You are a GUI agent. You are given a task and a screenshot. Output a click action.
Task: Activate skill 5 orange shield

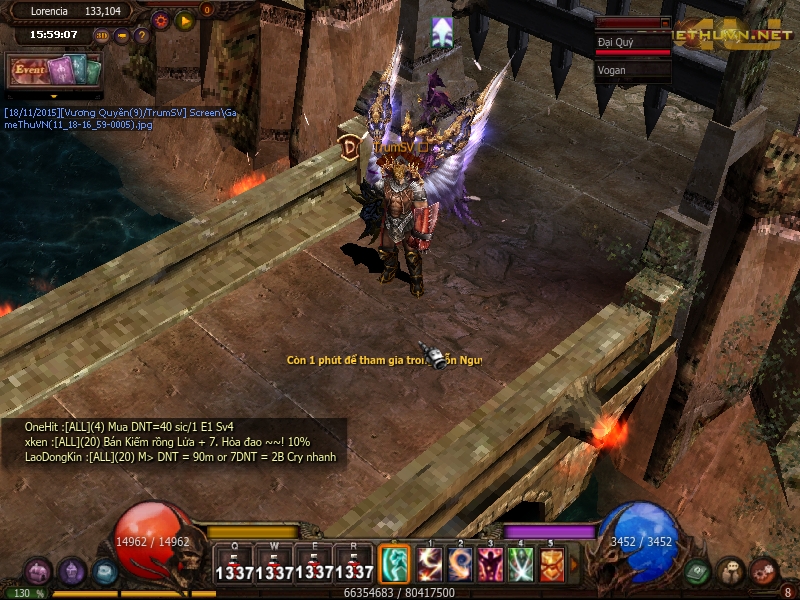pyautogui.click(x=551, y=564)
